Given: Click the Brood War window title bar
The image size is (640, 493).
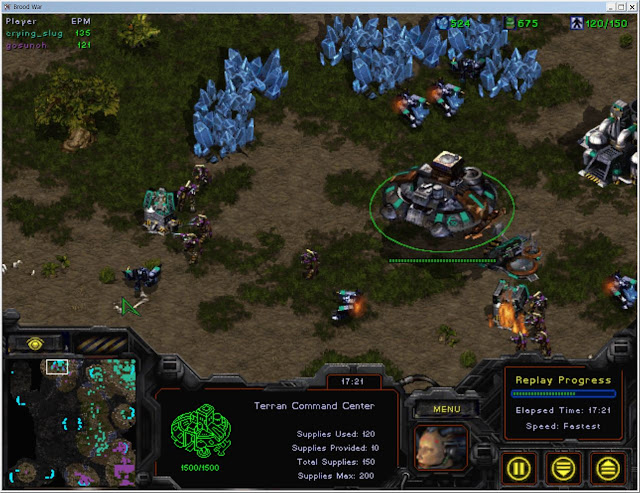Looking at the screenshot, I should (320, 6).
